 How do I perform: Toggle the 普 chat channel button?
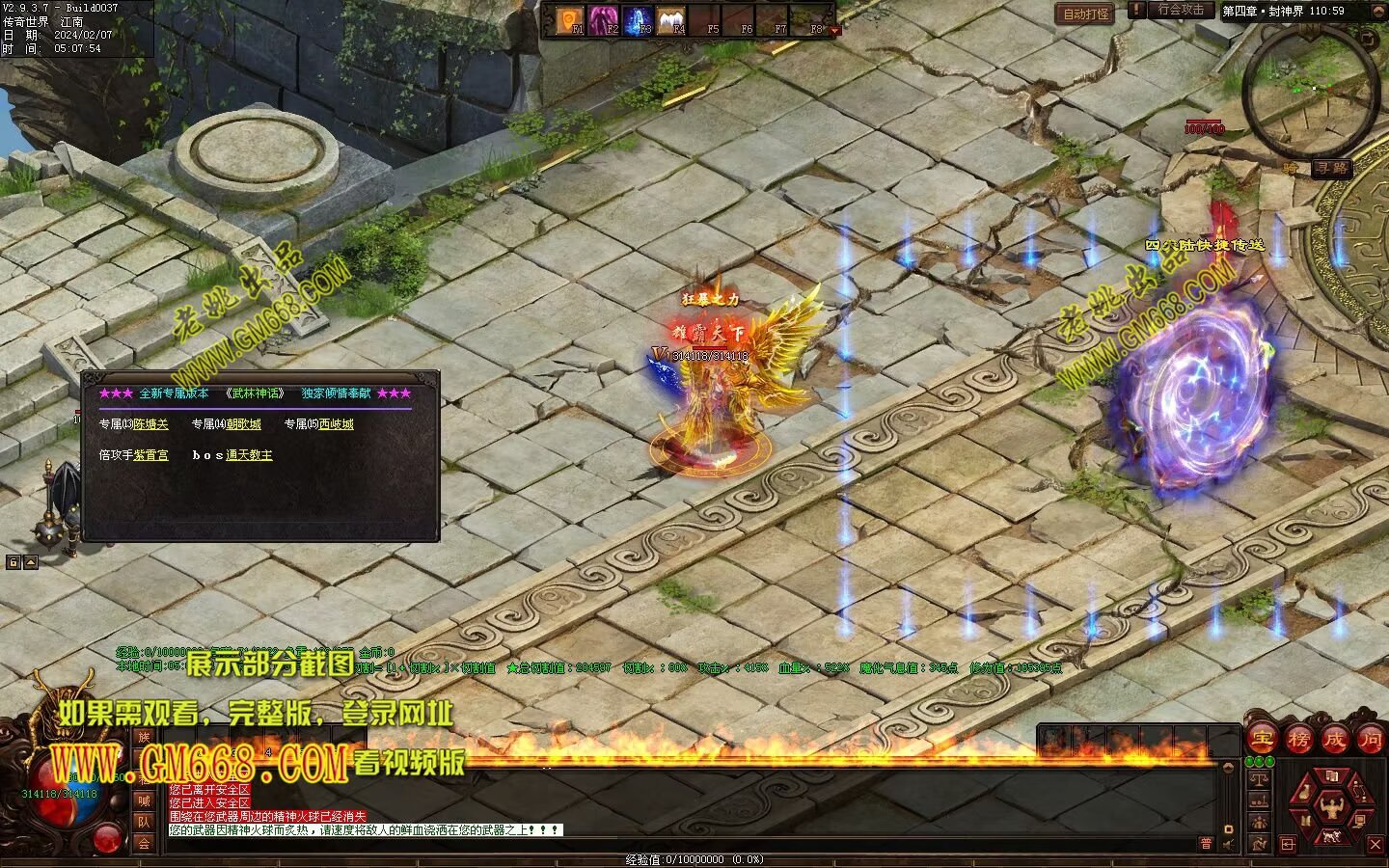[1206, 844]
